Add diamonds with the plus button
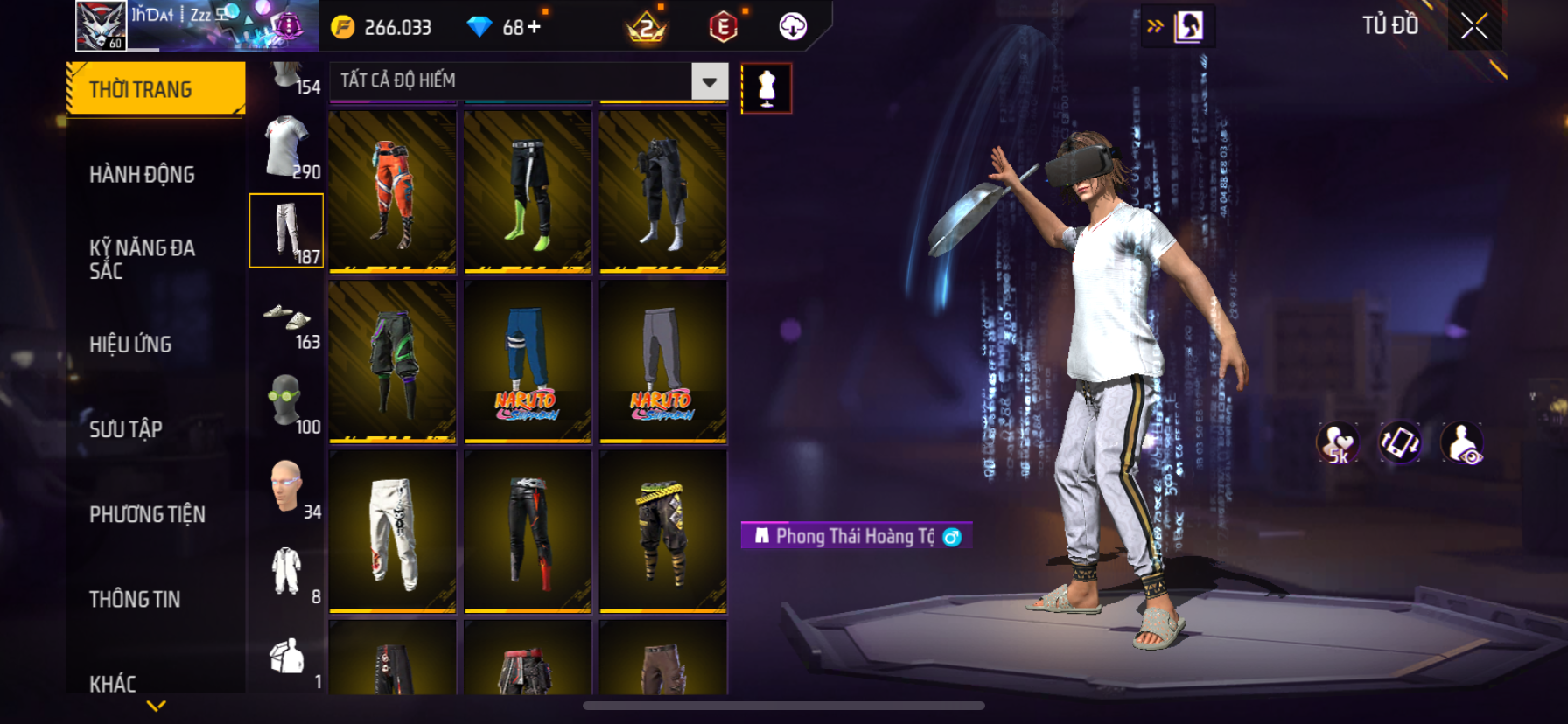The width and height of the screenshot is (1568, 724). tap(534, 27)
